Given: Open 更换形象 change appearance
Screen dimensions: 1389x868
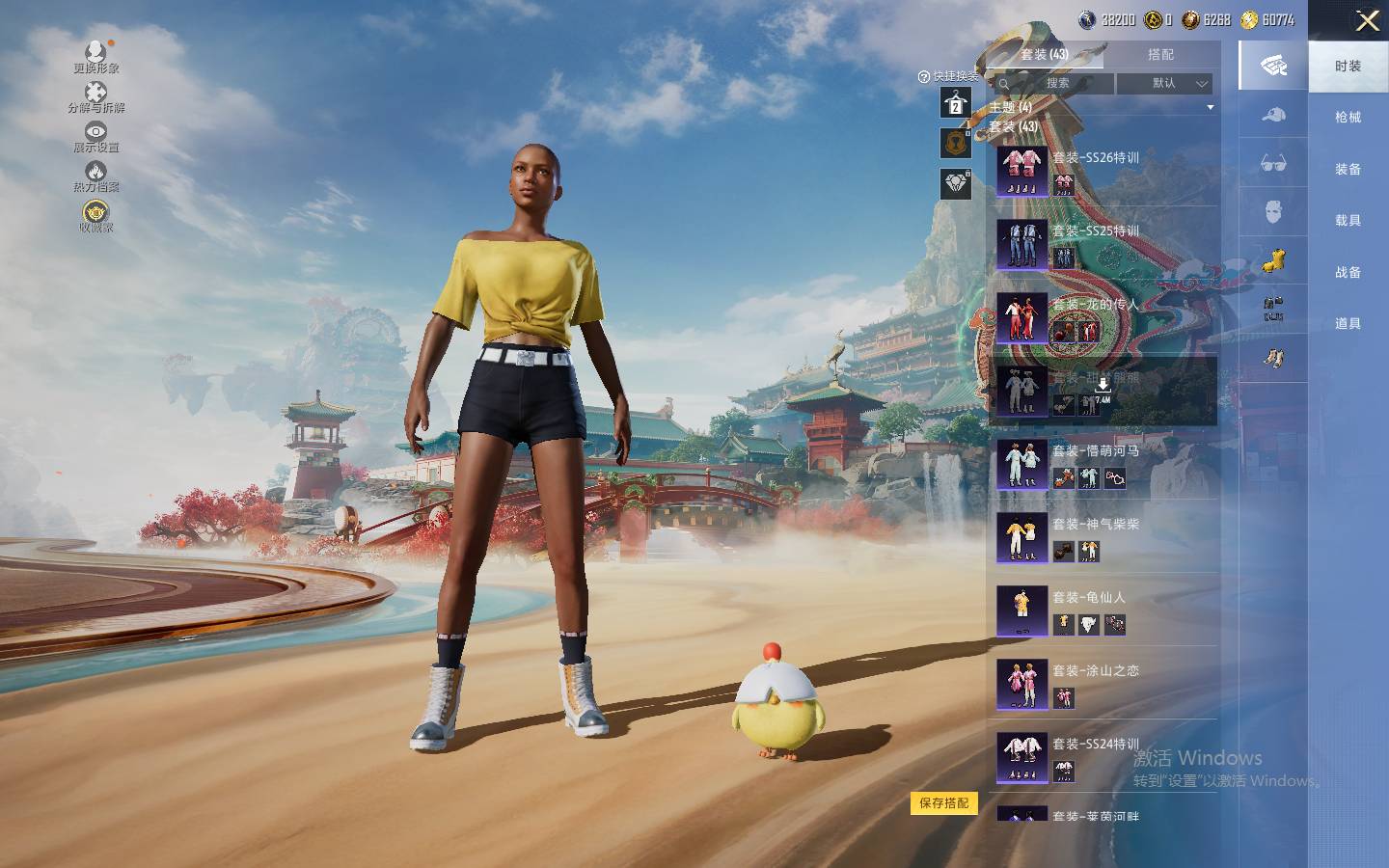Looking at the screenshot, I should [95, 57].
